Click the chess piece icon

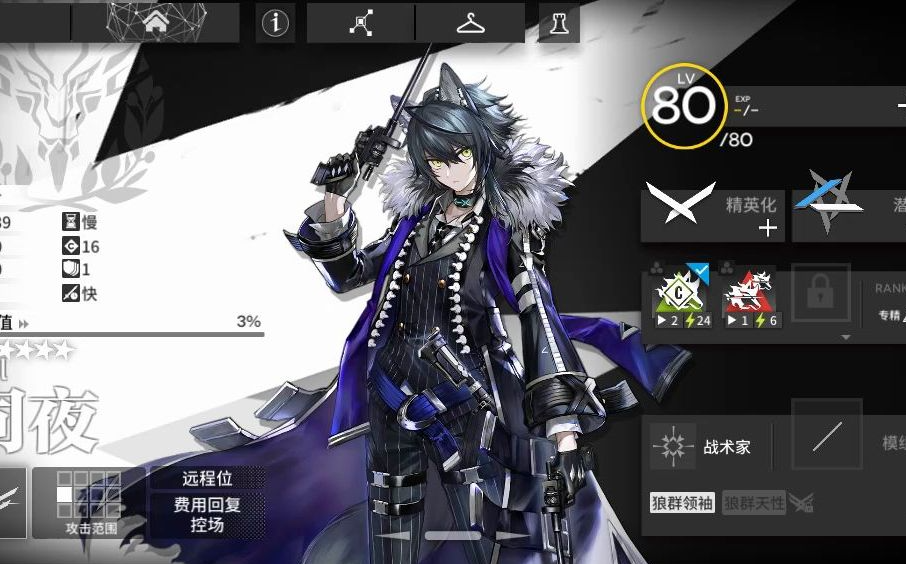(558, 23)
